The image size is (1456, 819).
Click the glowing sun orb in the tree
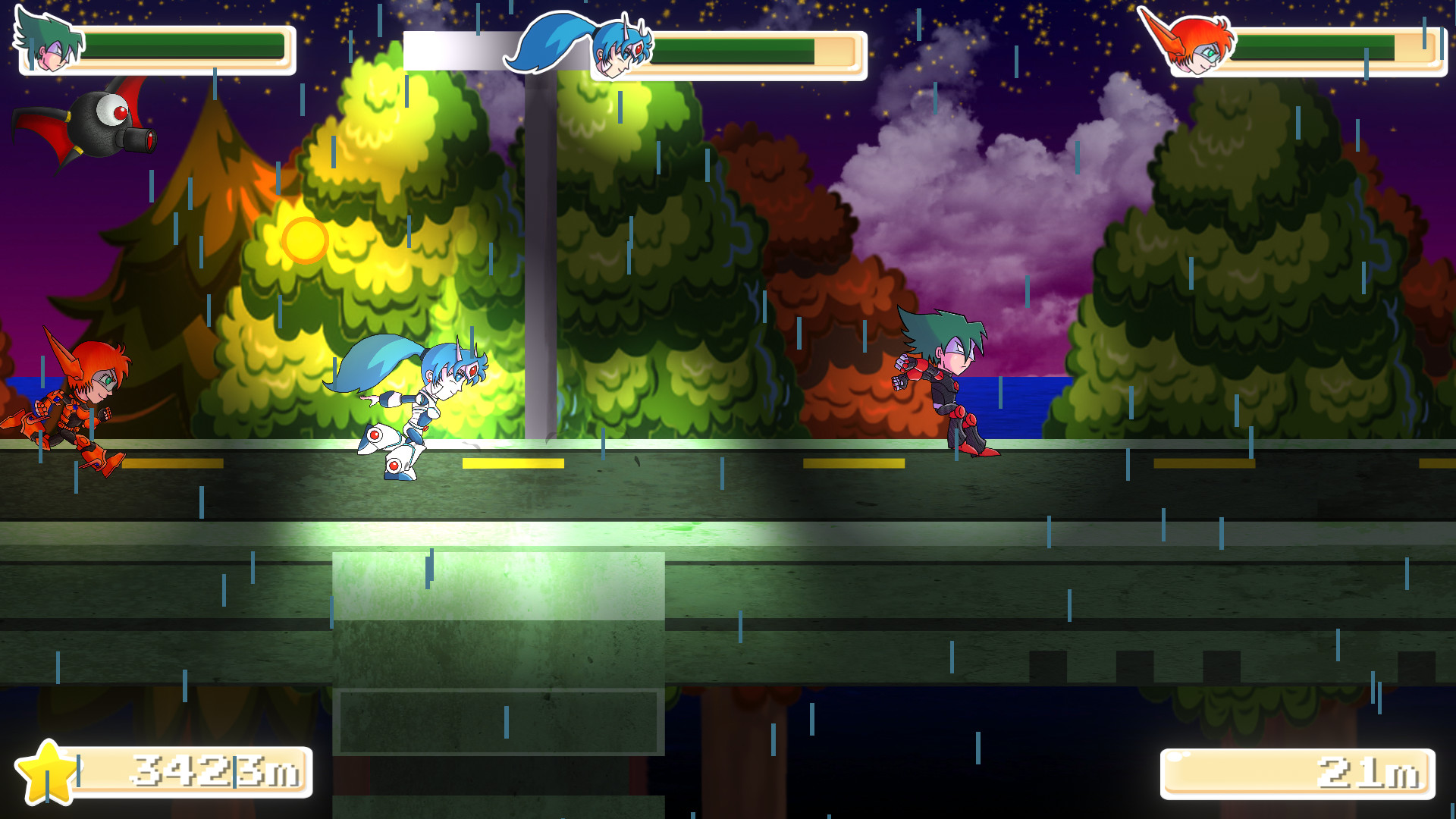pyautogui.click(x=305, y=239)
